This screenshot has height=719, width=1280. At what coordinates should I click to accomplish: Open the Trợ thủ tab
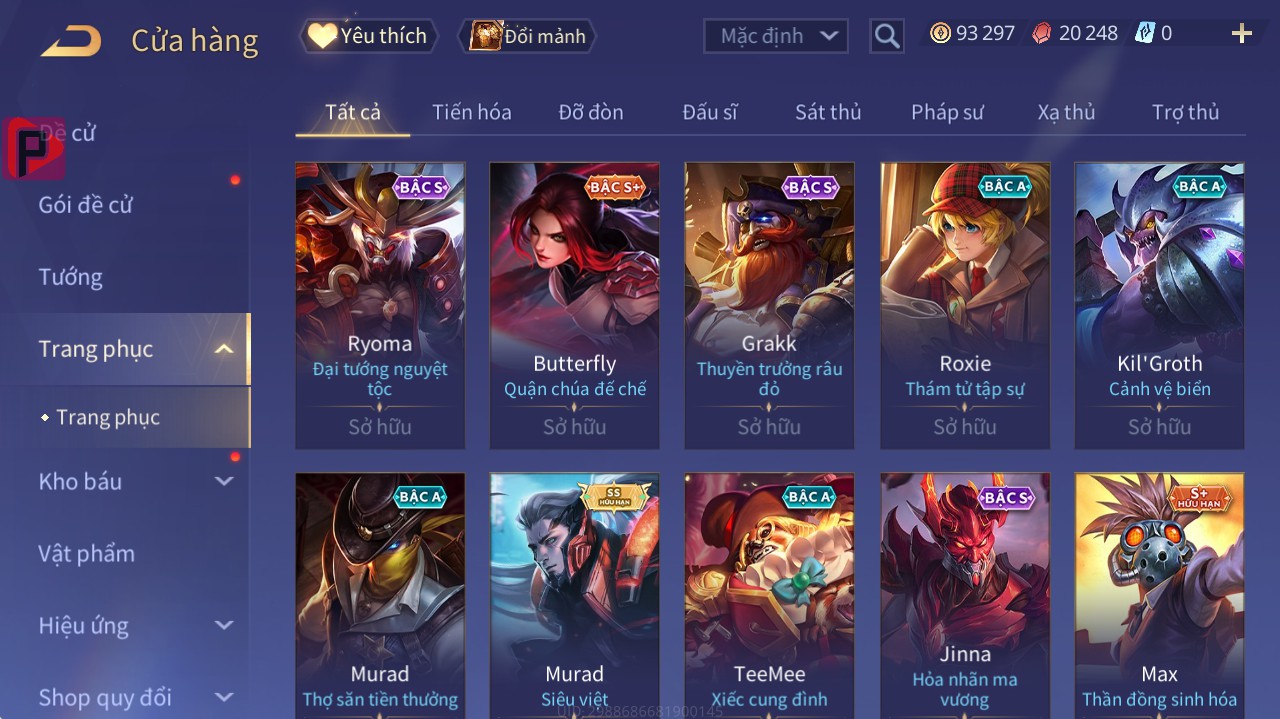(x=1185, y=112)
